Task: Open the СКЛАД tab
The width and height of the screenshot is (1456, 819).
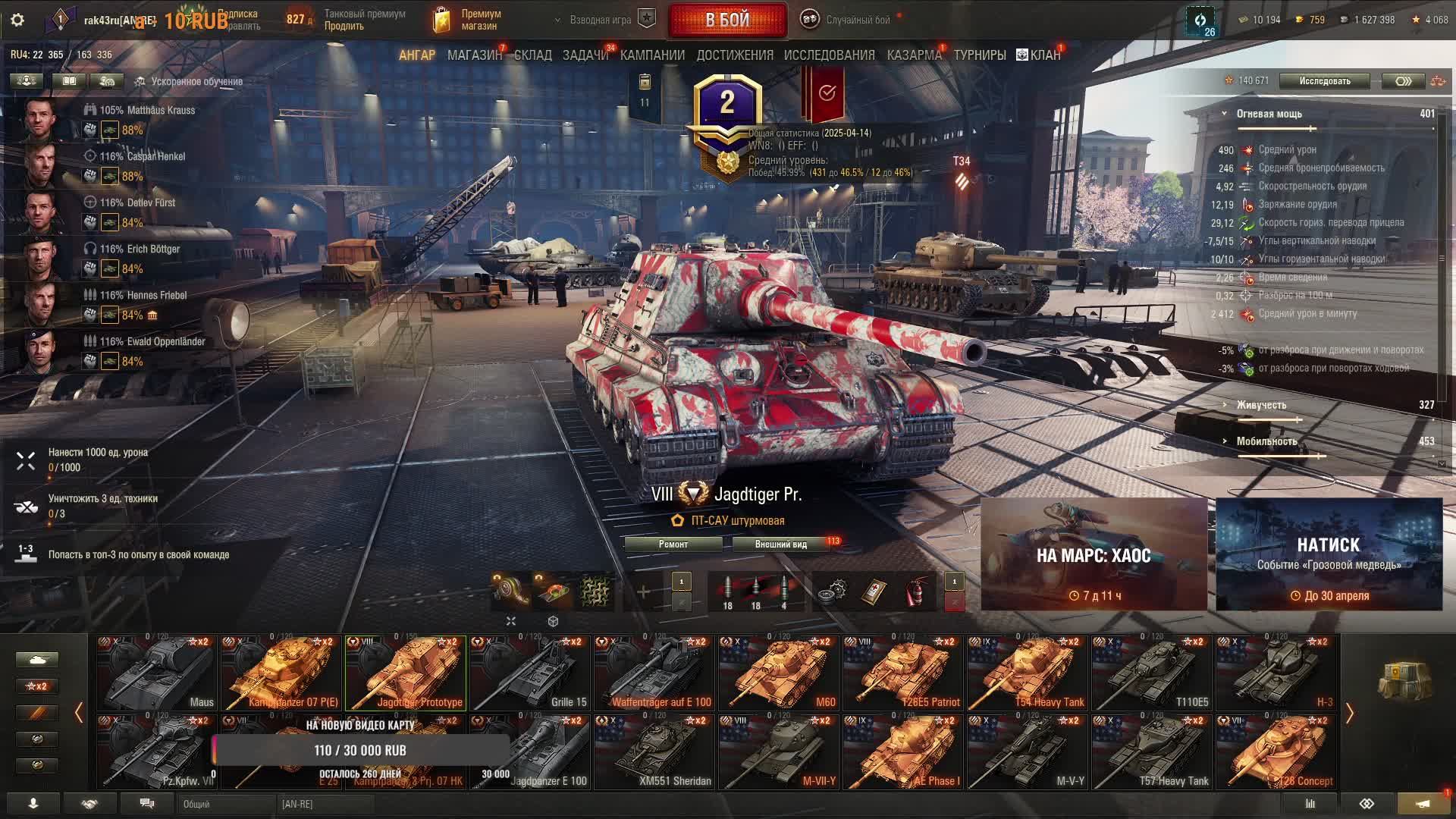Action: (x=532, y=55)
